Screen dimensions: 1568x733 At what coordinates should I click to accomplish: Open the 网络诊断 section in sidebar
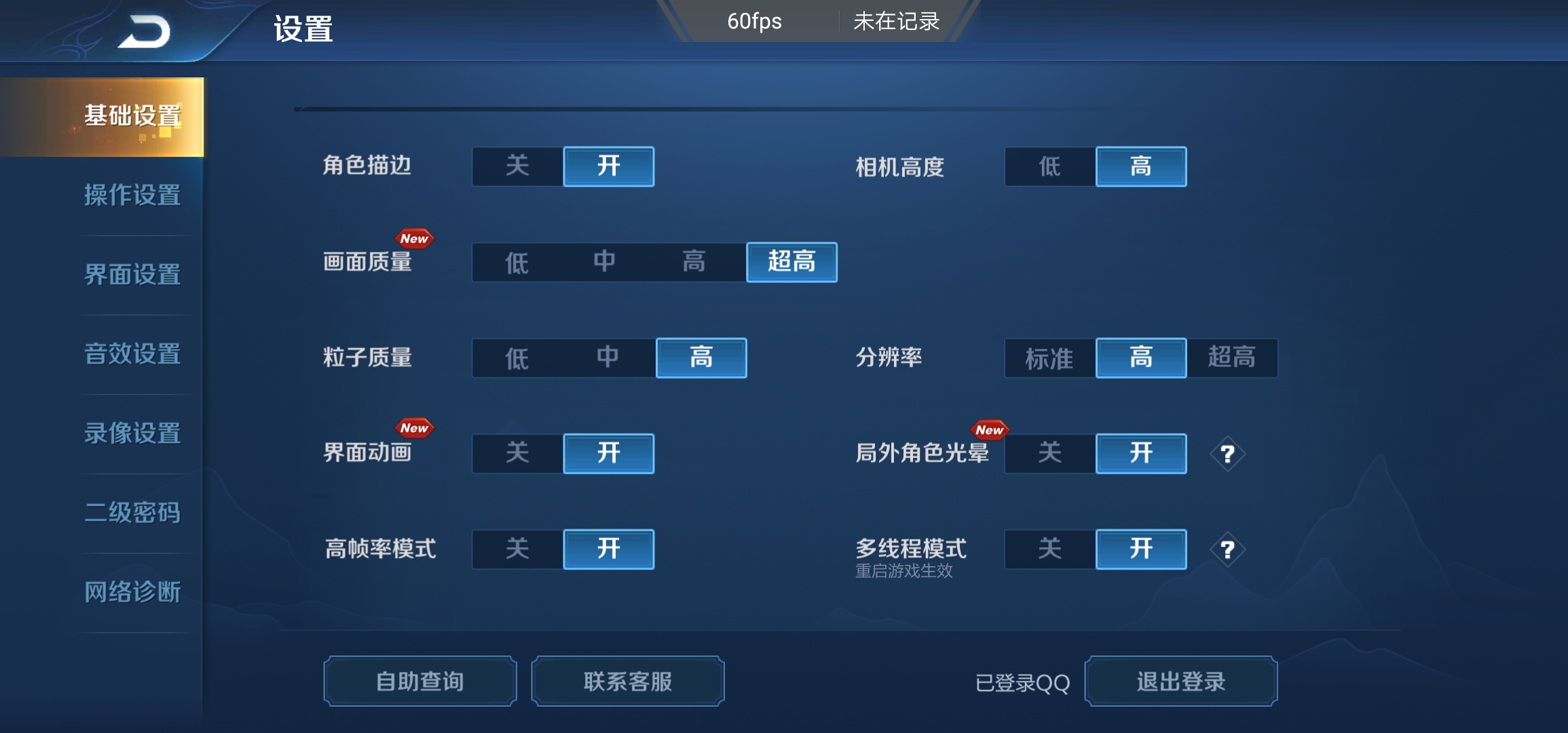pyautogui.click(x=132, y=592)
